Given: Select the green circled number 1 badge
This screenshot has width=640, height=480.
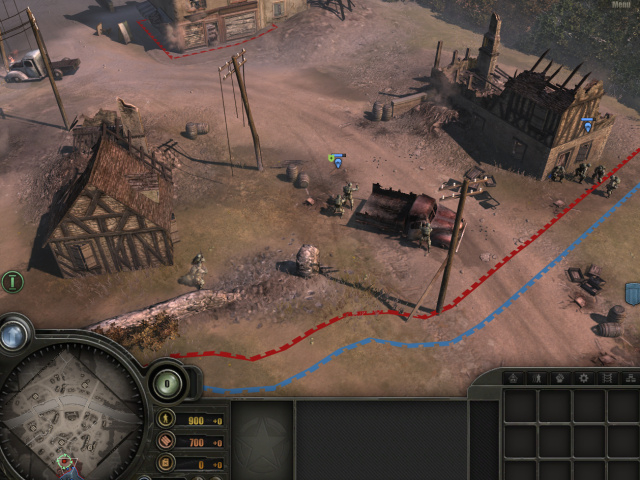Looking at the screenshot, I should (13, 282).
